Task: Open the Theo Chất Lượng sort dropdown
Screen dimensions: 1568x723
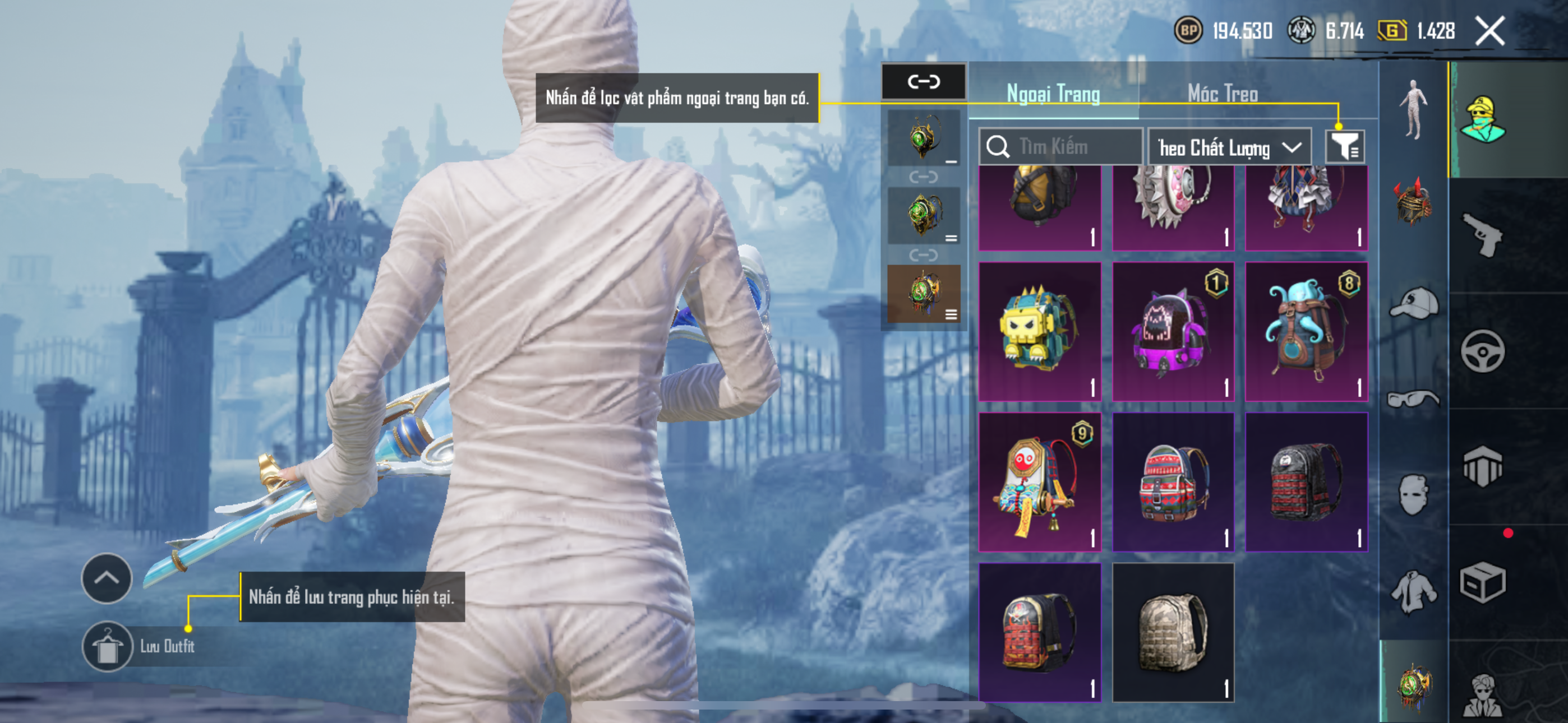Action: pos(1229,147)
